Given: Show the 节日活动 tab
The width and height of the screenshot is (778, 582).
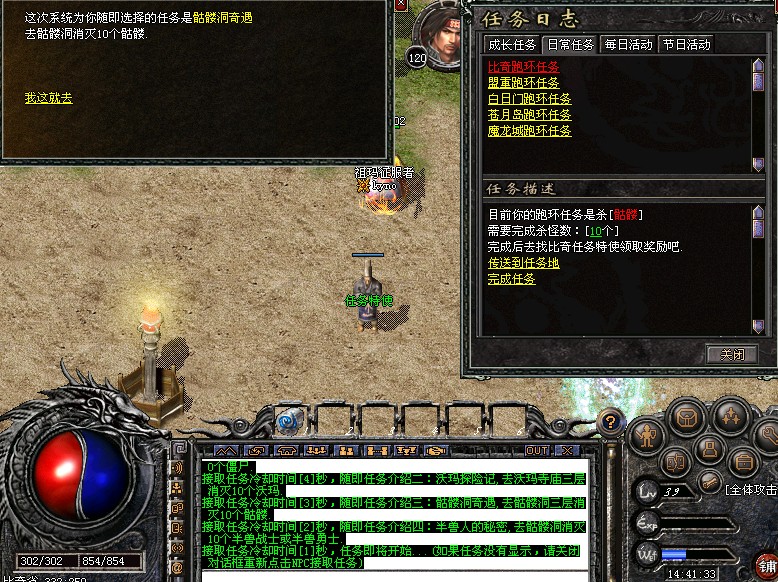Looking at the screenshot, I should (685, 44).
